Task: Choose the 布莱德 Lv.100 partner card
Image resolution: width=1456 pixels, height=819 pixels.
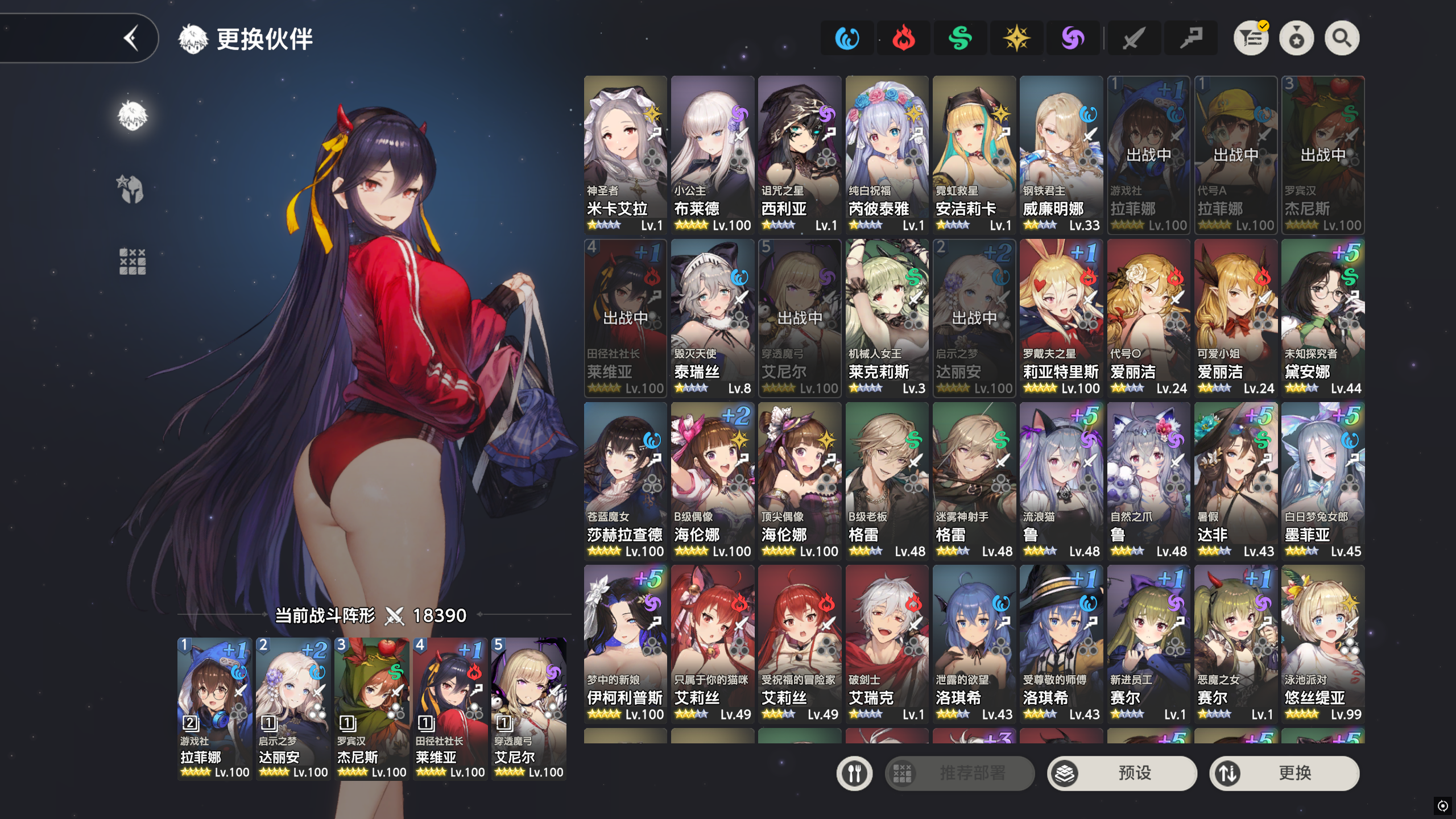Action: 712,155
